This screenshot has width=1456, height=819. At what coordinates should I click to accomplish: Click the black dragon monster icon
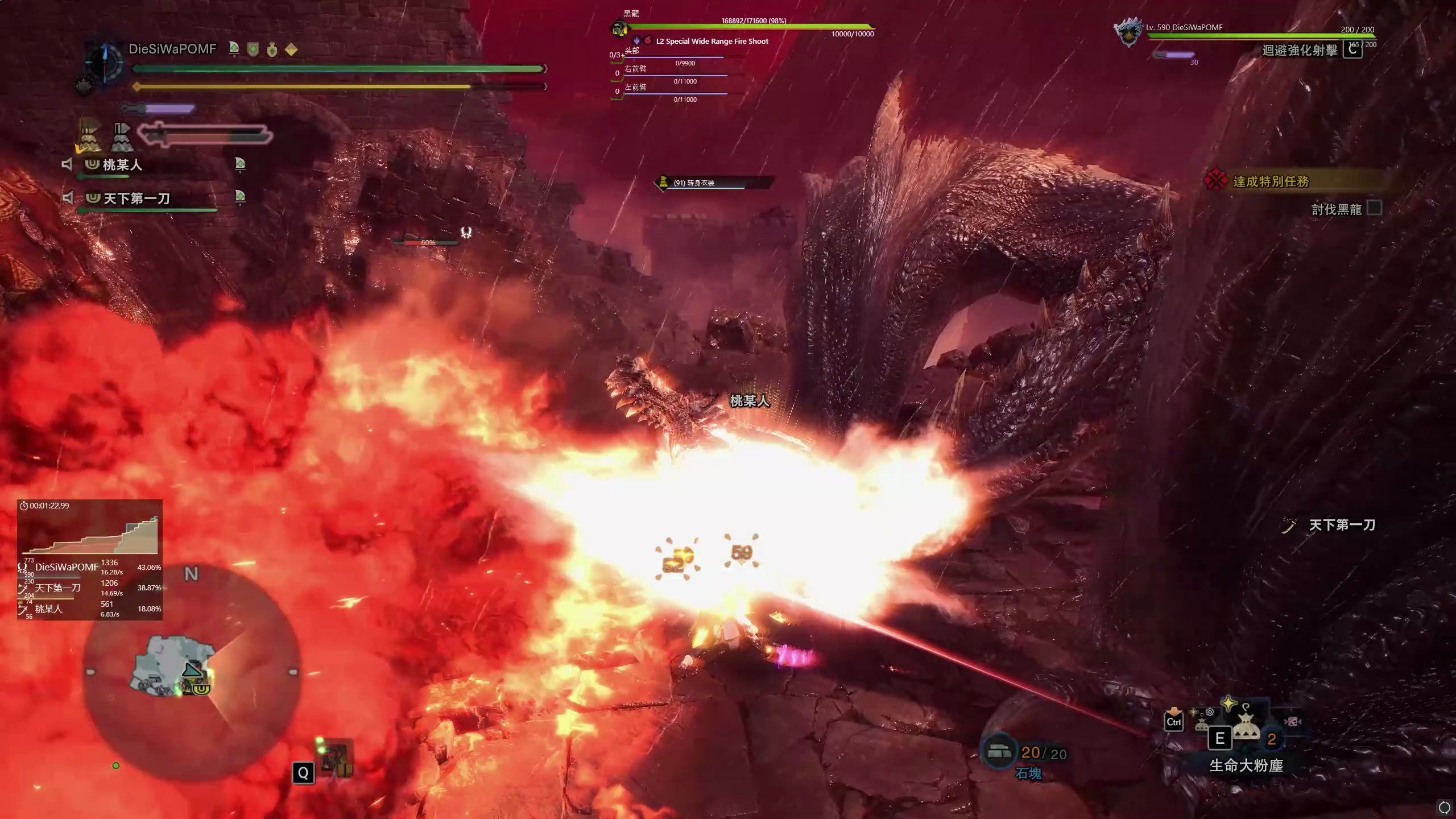coord(619,28)
